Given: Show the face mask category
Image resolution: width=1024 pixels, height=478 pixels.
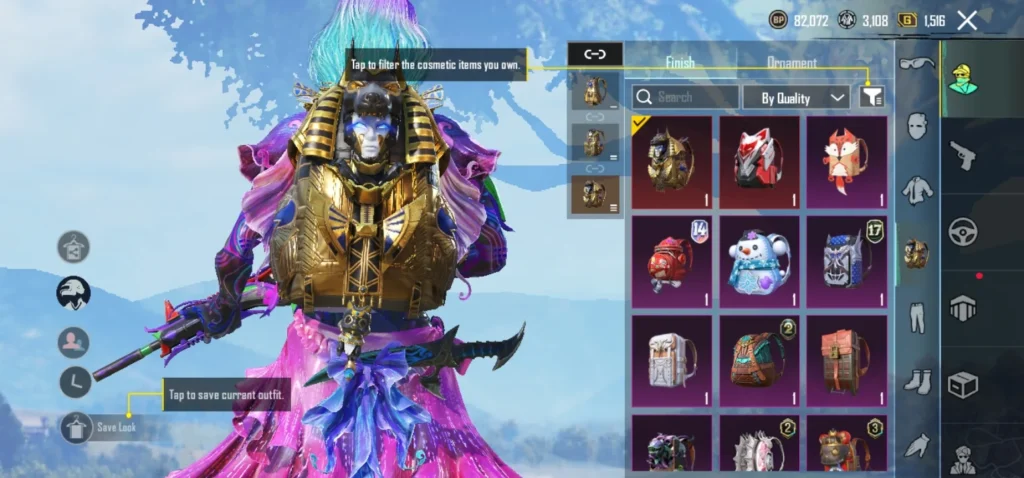Looking at the screenshot, I should tap(917, 126).
